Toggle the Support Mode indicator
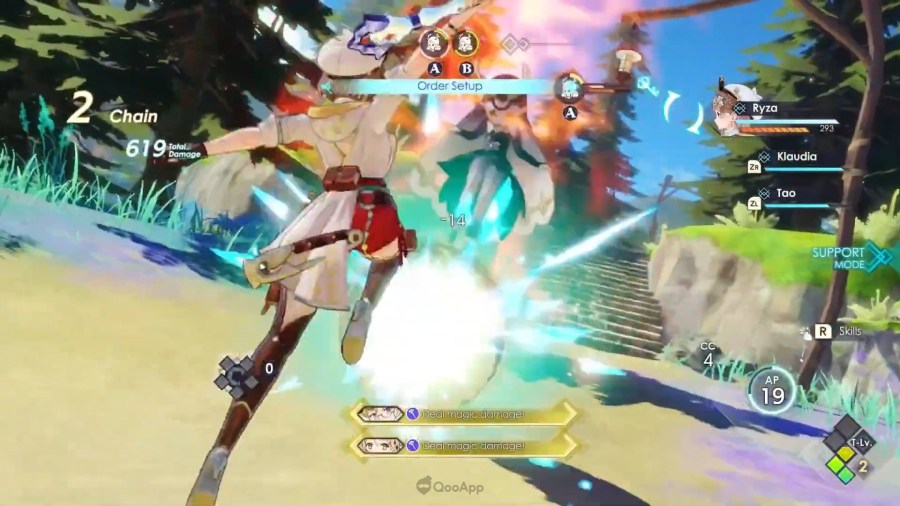This screenshot has height=506, width=900. click(x=851, y=257)
